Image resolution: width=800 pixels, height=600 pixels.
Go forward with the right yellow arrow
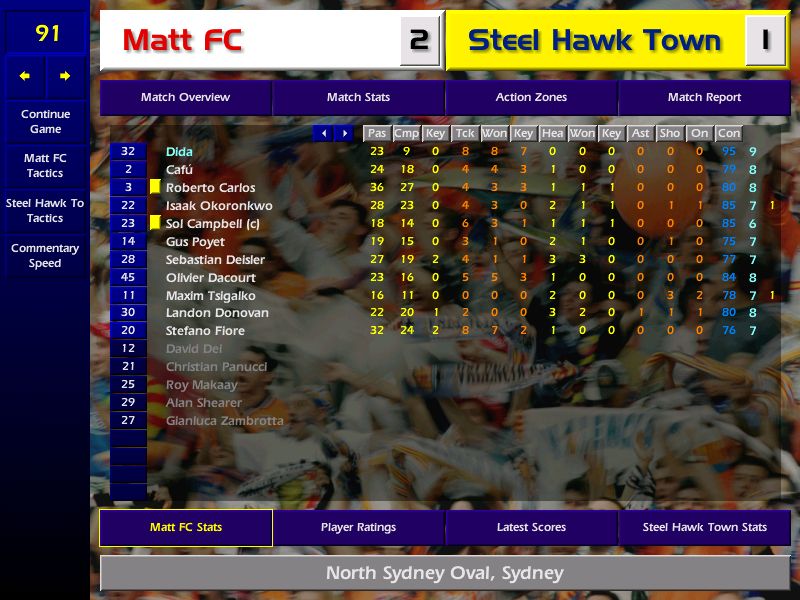pyautogui.click(x=65, y=76)
